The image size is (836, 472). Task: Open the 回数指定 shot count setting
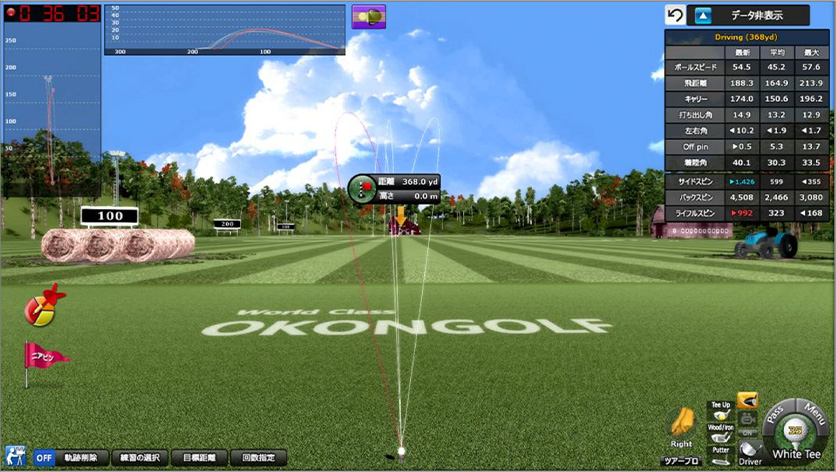point(257,457)
